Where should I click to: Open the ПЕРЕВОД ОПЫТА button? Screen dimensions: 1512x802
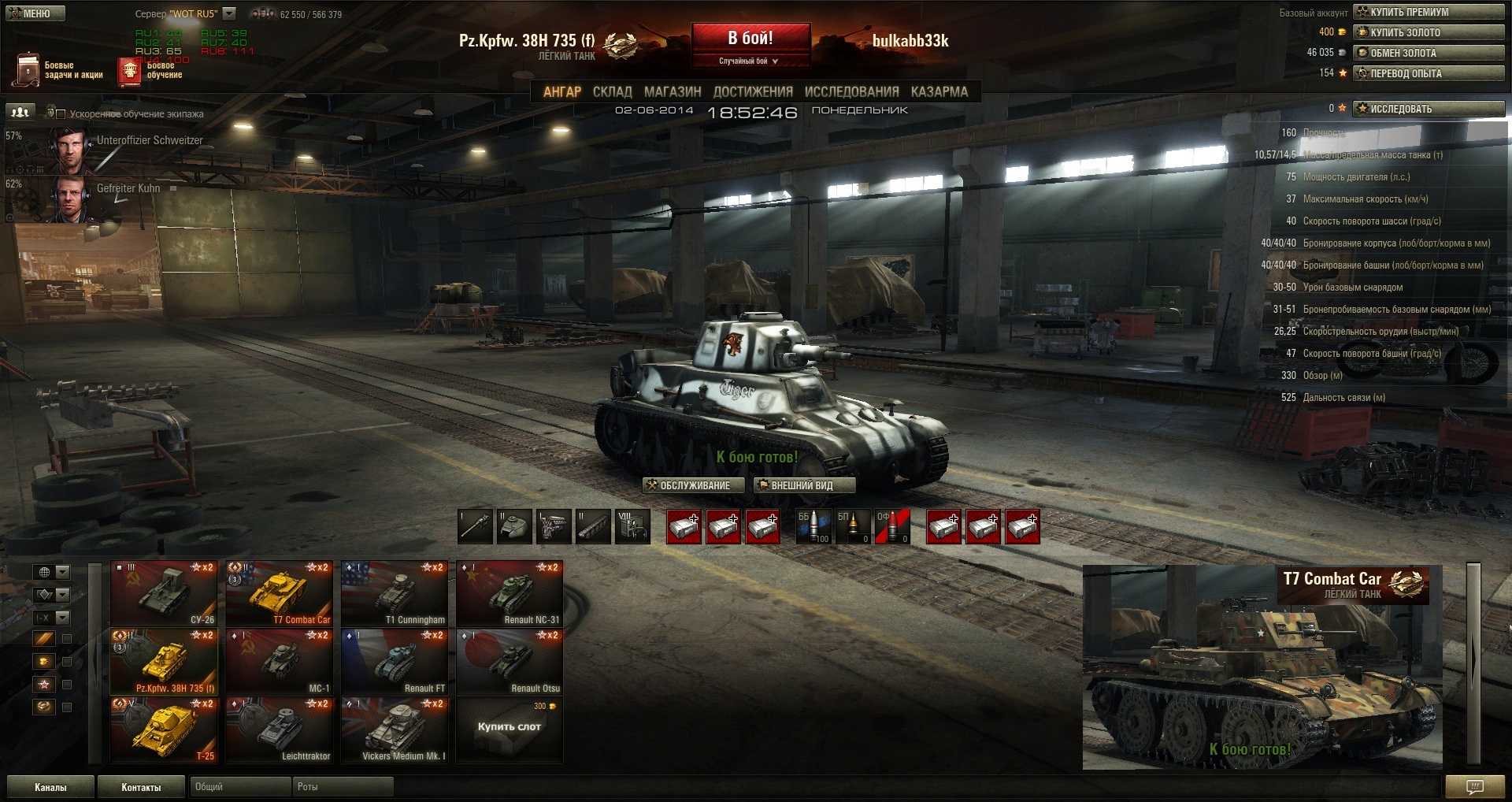click(x=1429, y=73)
